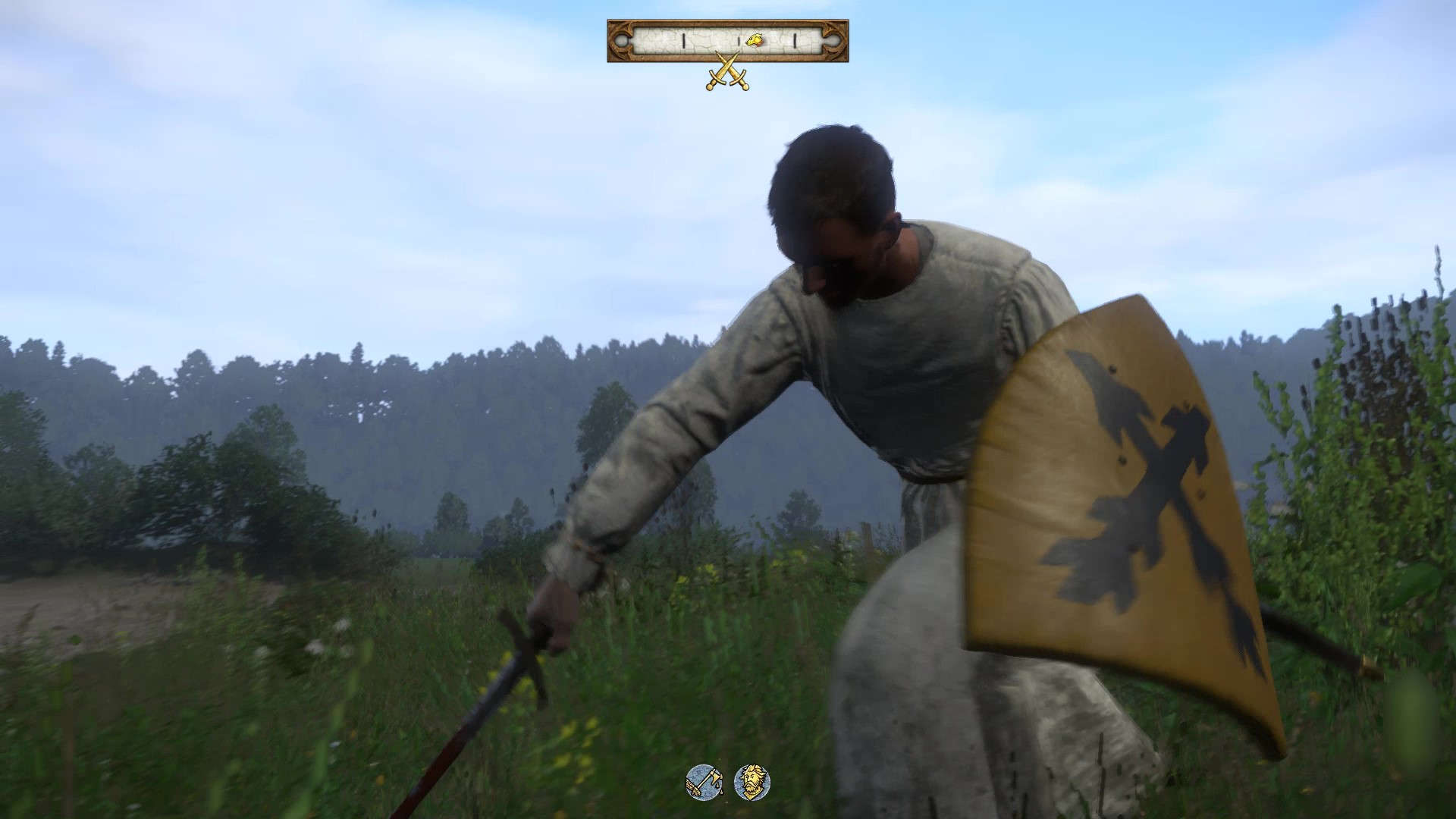Select the yellow dog head compass marker

point(754,40)
